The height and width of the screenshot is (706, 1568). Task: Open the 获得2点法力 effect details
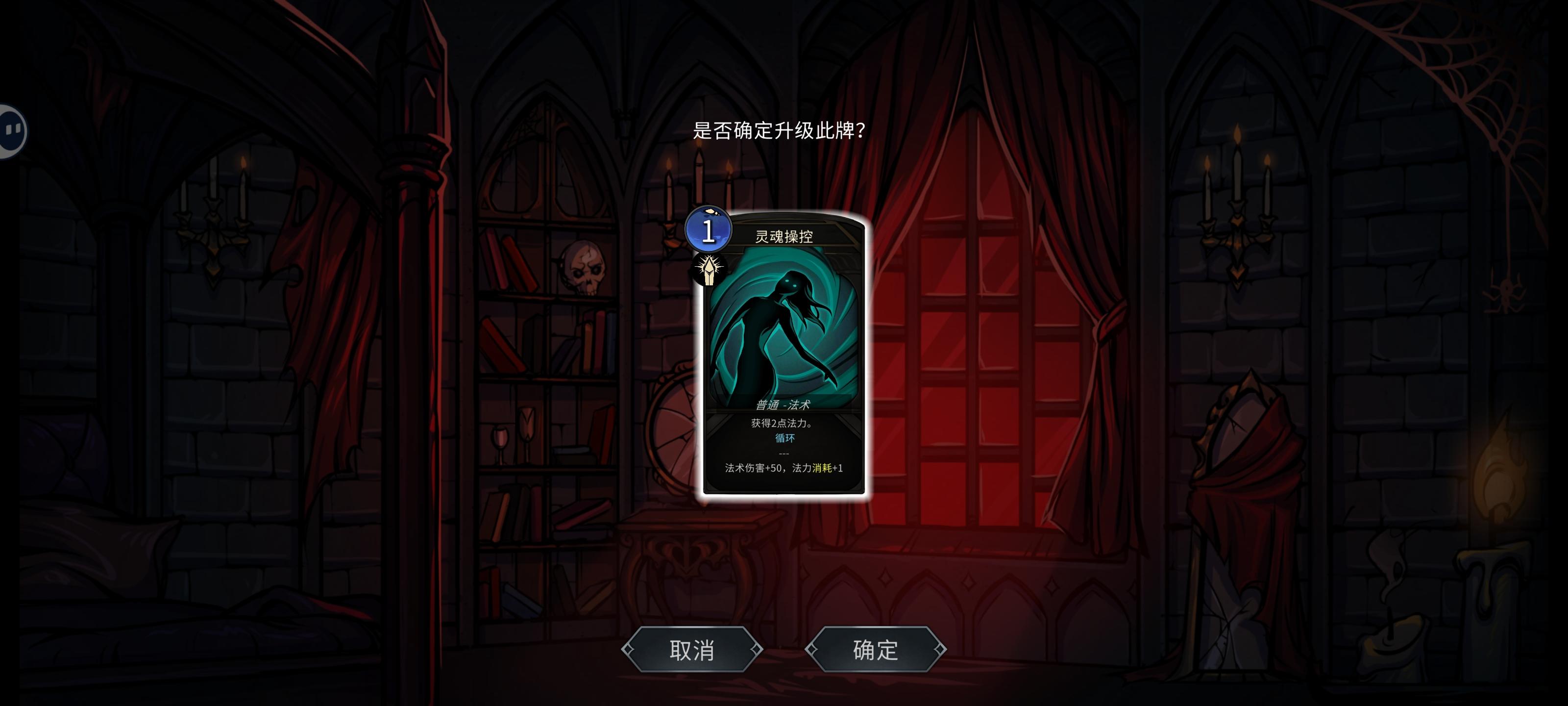(785, 422)
